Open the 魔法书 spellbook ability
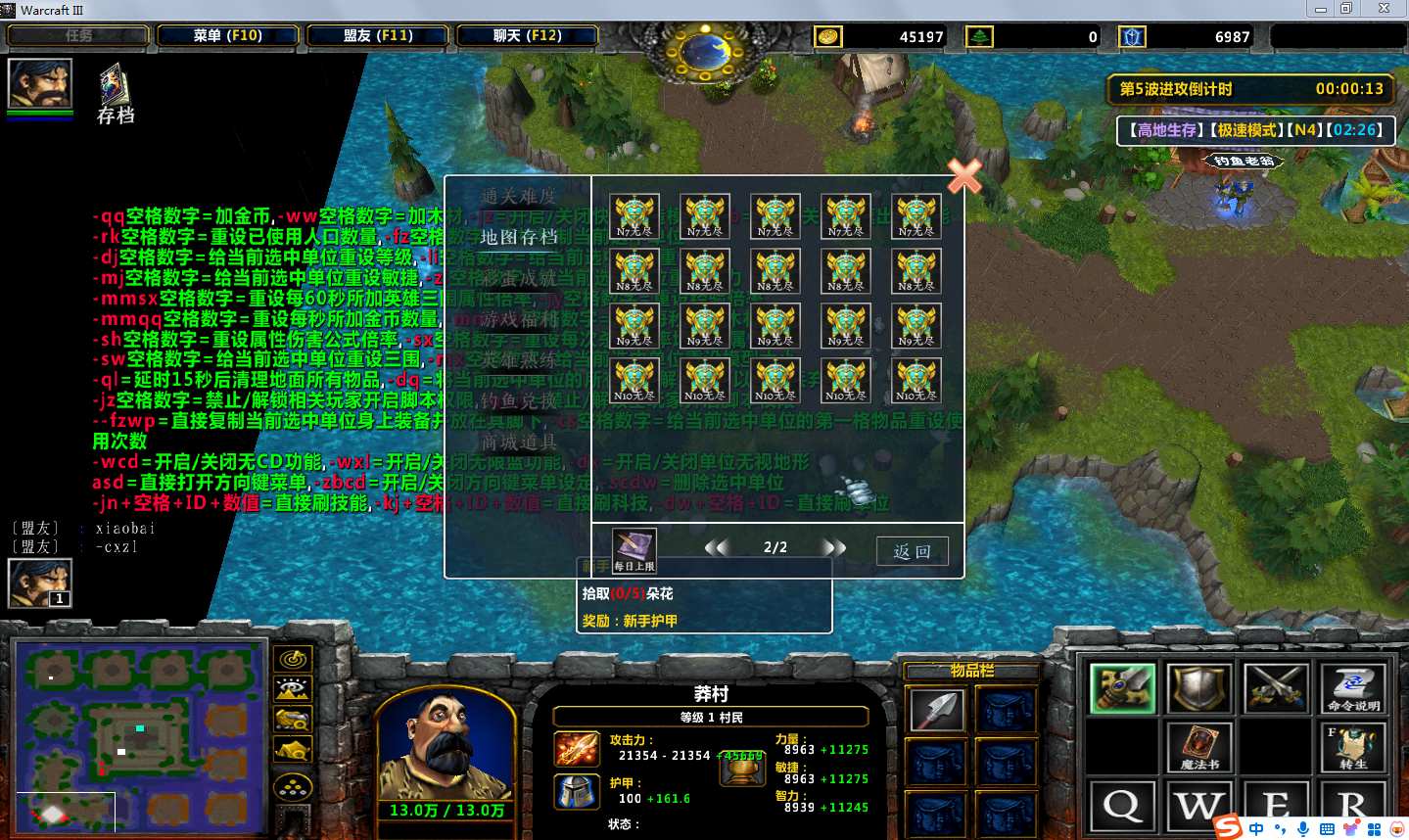This screenshot has height=840, width=1409. [1199, 746]
